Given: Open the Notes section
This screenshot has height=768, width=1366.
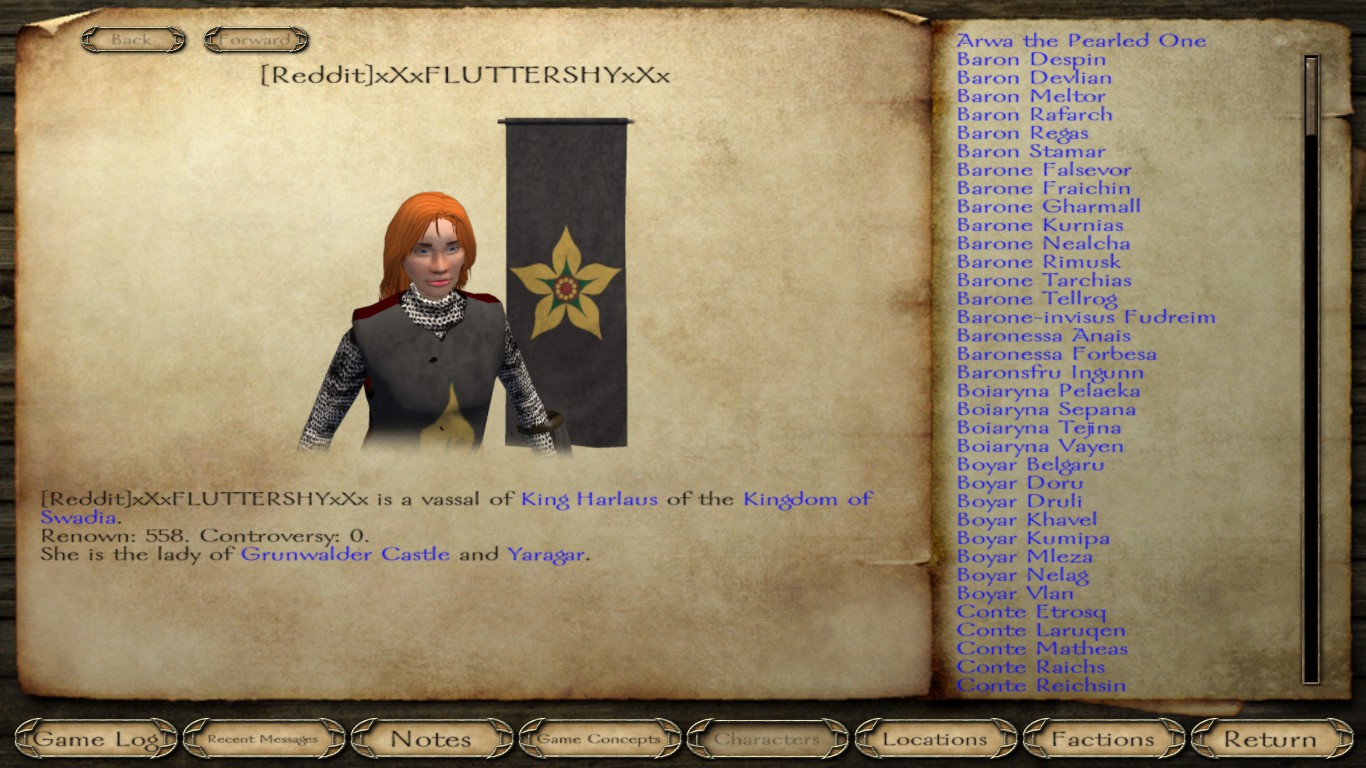Looking at the screenshot, I should tap(431, 740).
